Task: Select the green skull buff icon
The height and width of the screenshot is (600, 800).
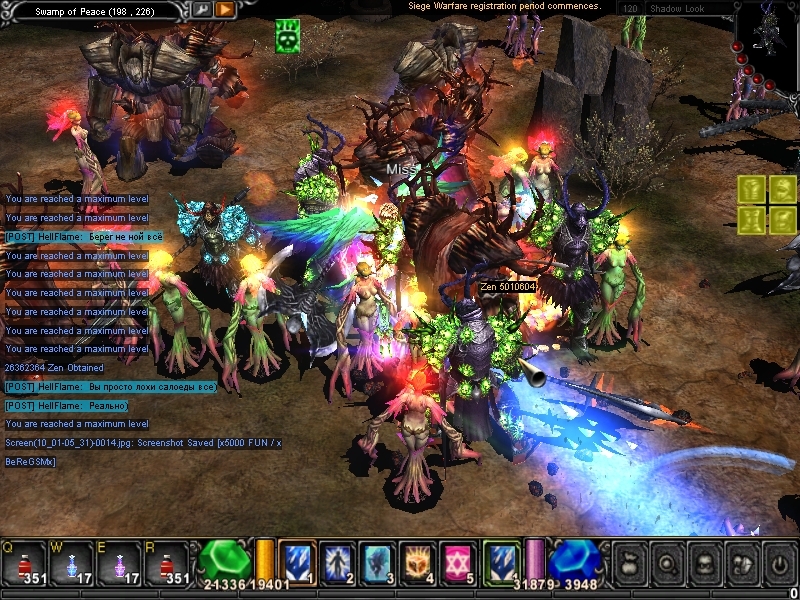Action: pos(288,37)
